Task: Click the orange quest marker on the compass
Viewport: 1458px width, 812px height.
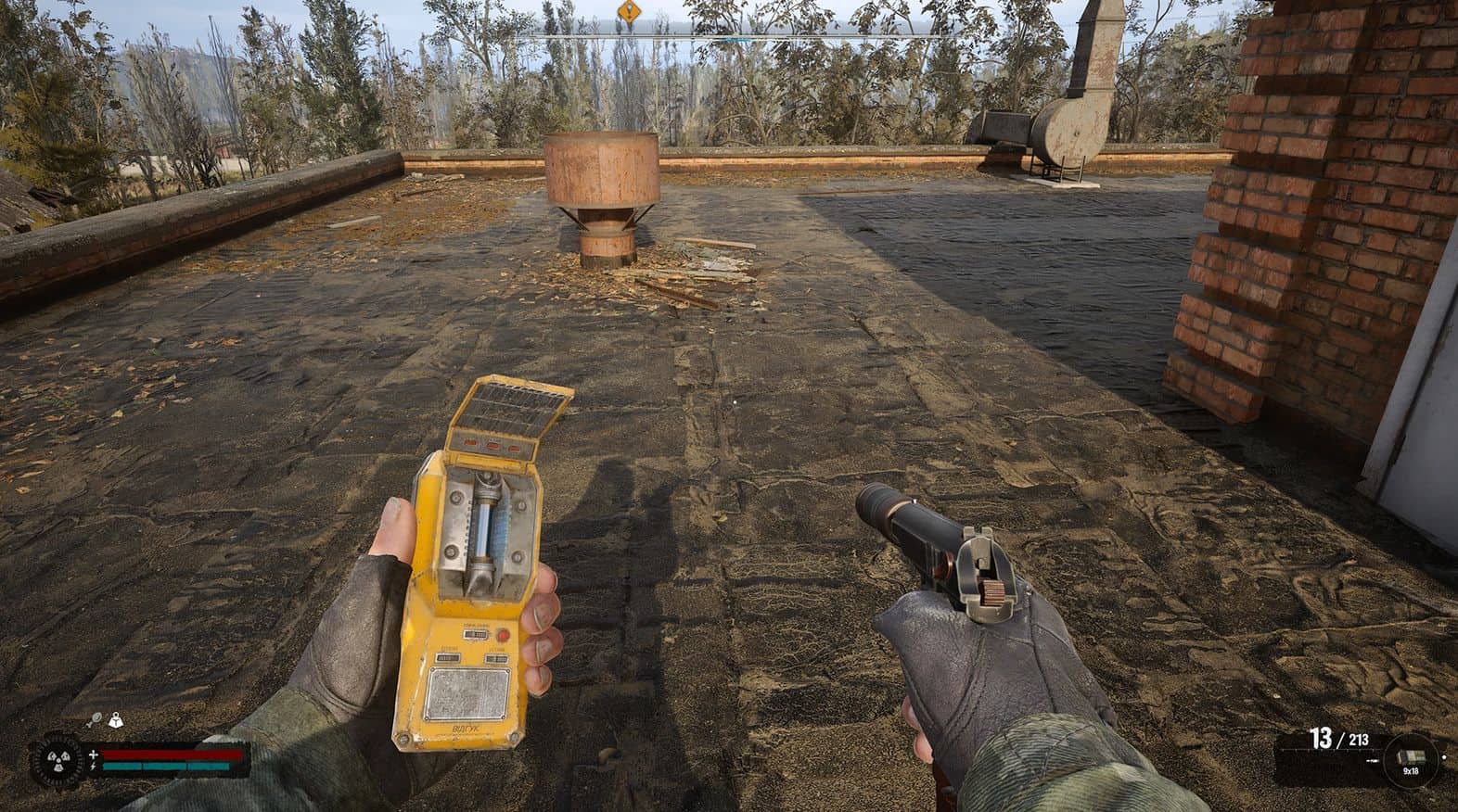Action: click(629, 10)
